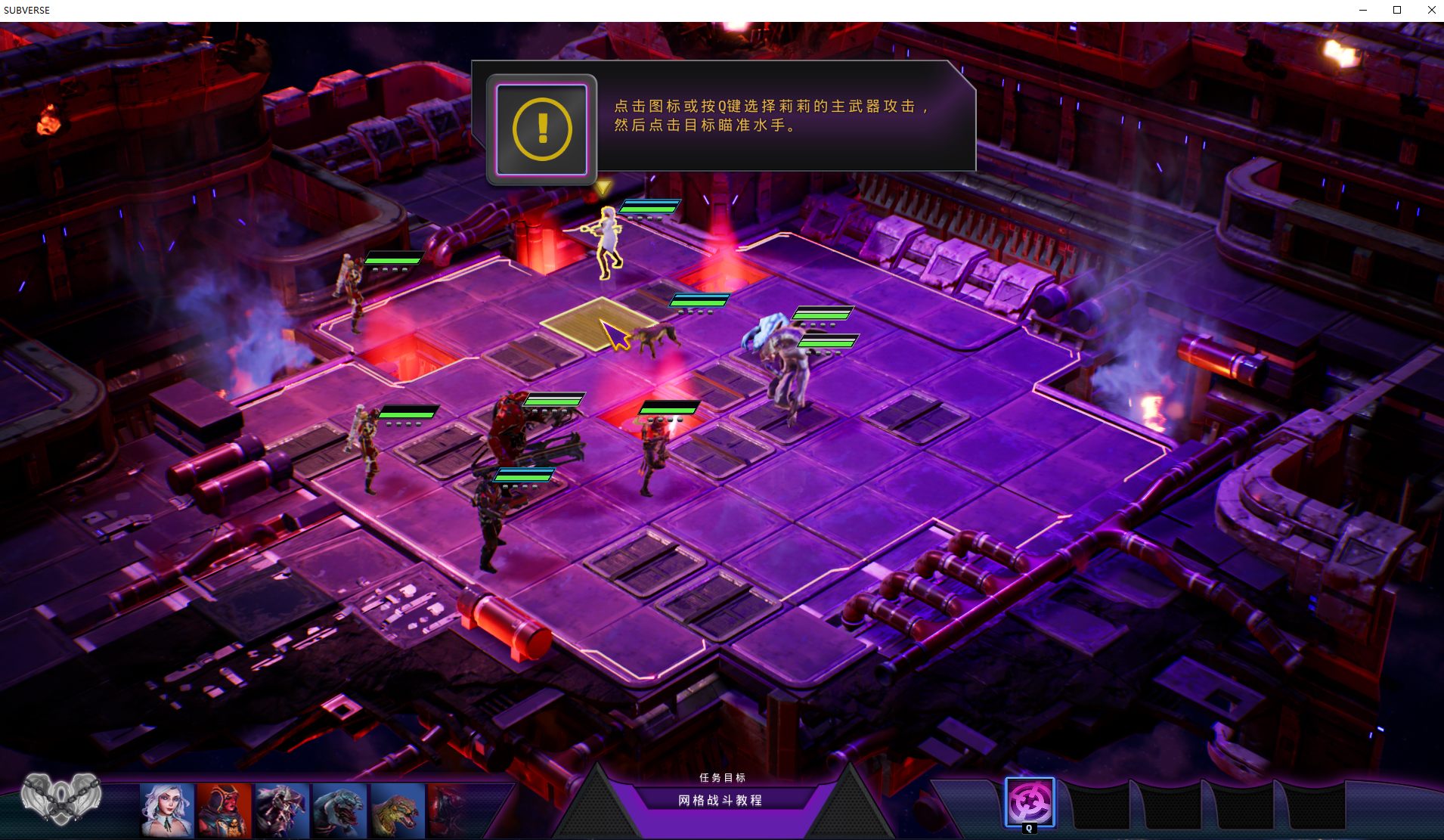Close the SUBVERSE window
1444x840 pixels.
click(x=1431, y=10)
